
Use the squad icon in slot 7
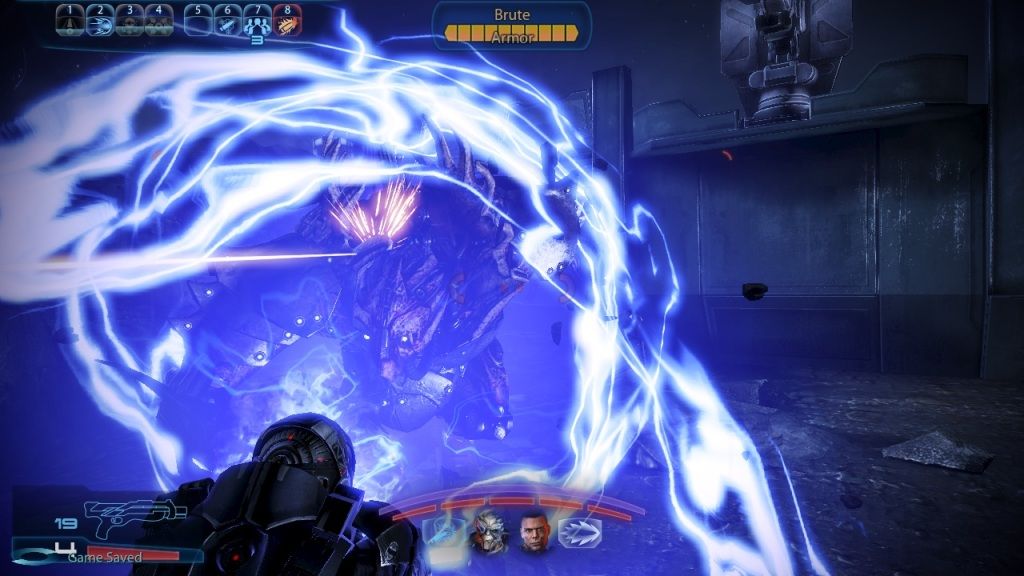257,21
